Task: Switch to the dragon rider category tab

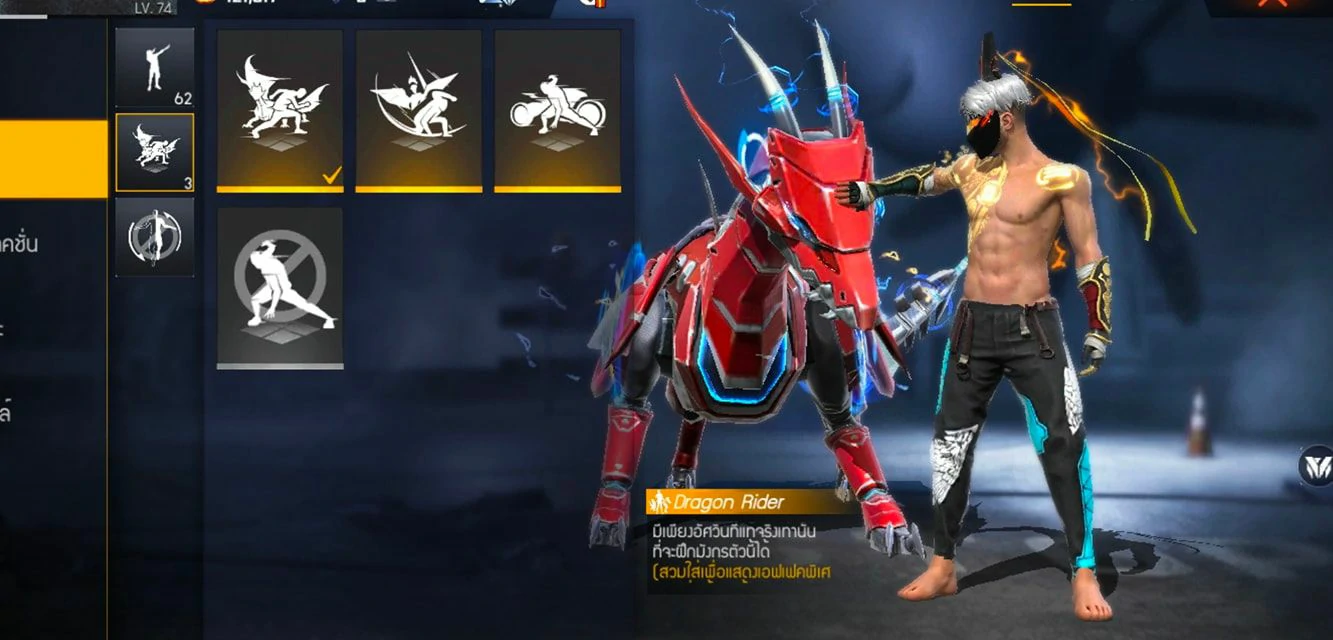Action: click(154, 152)
